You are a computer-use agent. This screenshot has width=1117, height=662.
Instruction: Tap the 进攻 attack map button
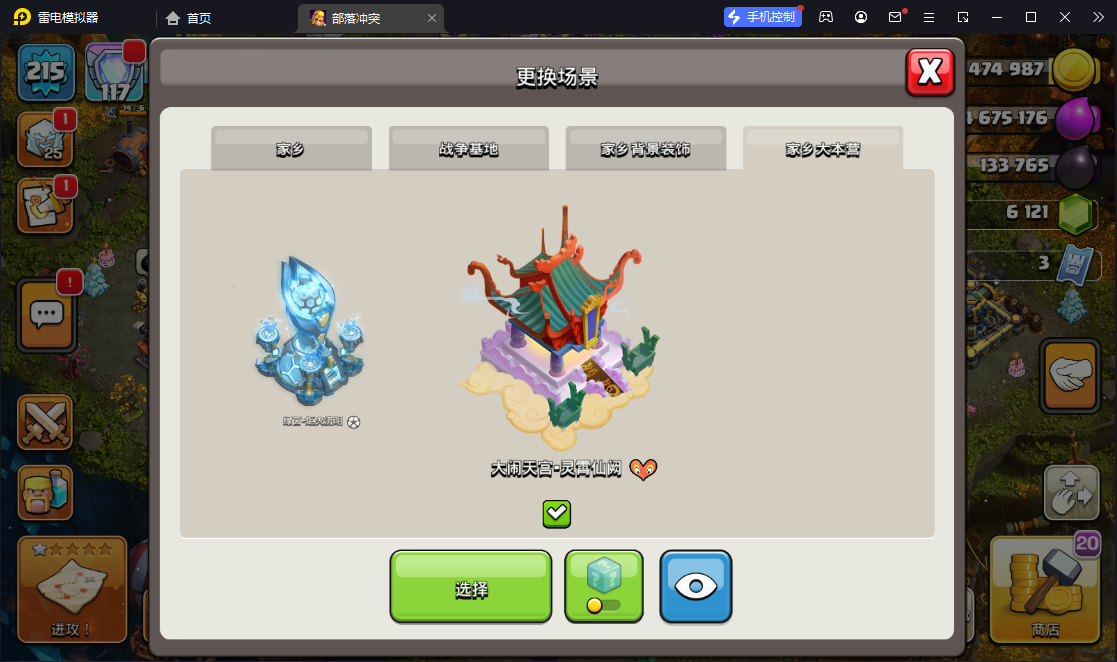72,588
